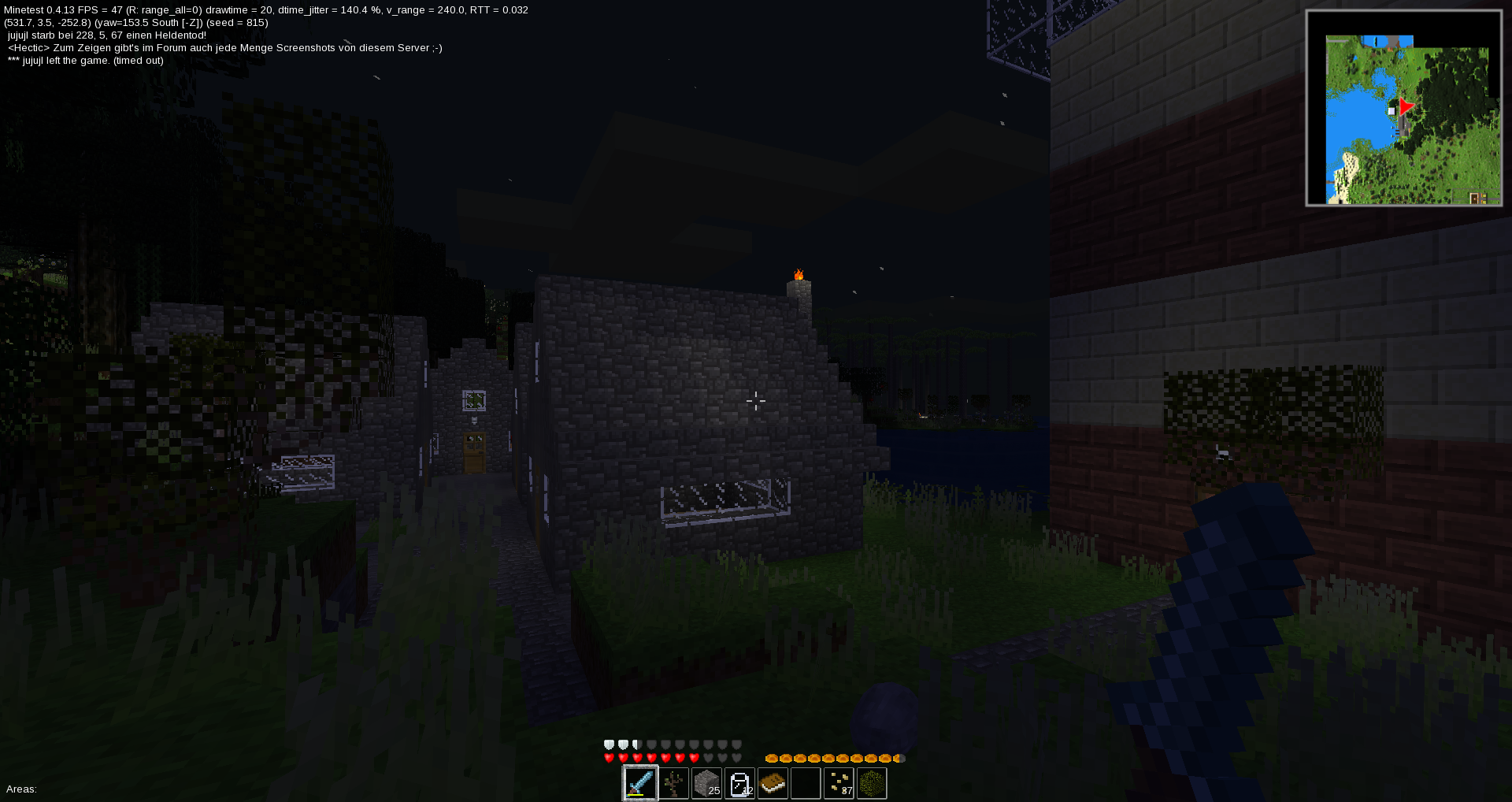Click the torch burning on the chimney
Screen dimensions: 1512x802
tap(800, 273)
